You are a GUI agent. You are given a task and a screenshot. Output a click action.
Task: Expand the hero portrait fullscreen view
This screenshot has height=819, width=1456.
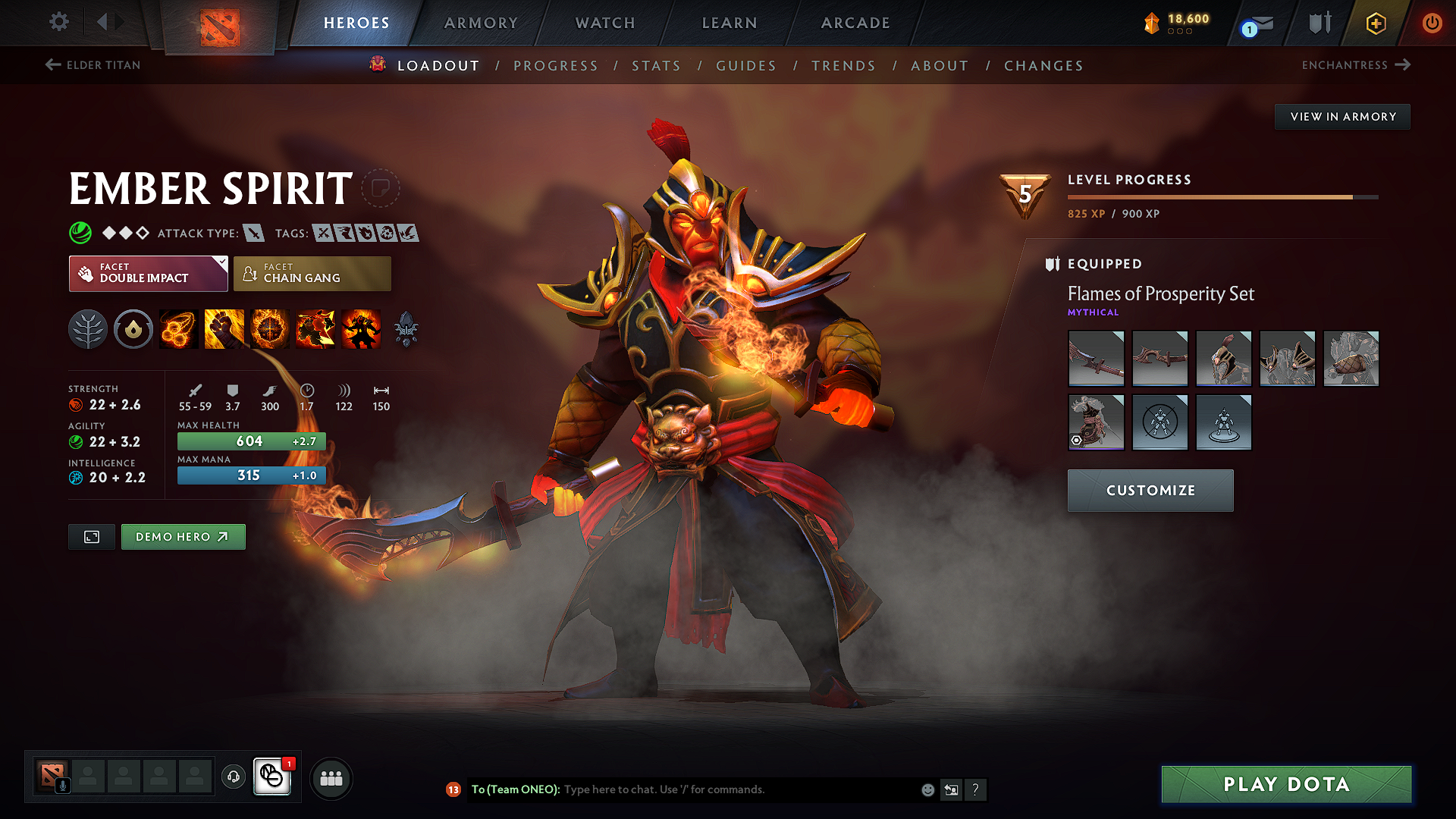tap(91, 536)
